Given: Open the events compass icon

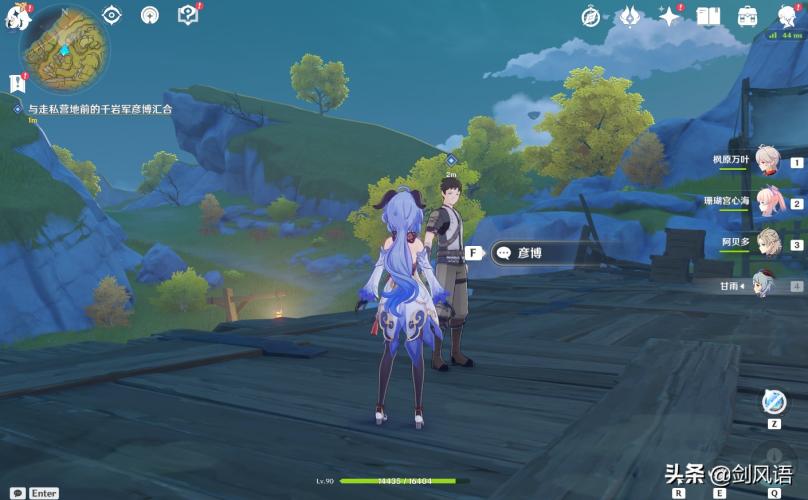Looking at the screenshot, I should coord(591,16).
